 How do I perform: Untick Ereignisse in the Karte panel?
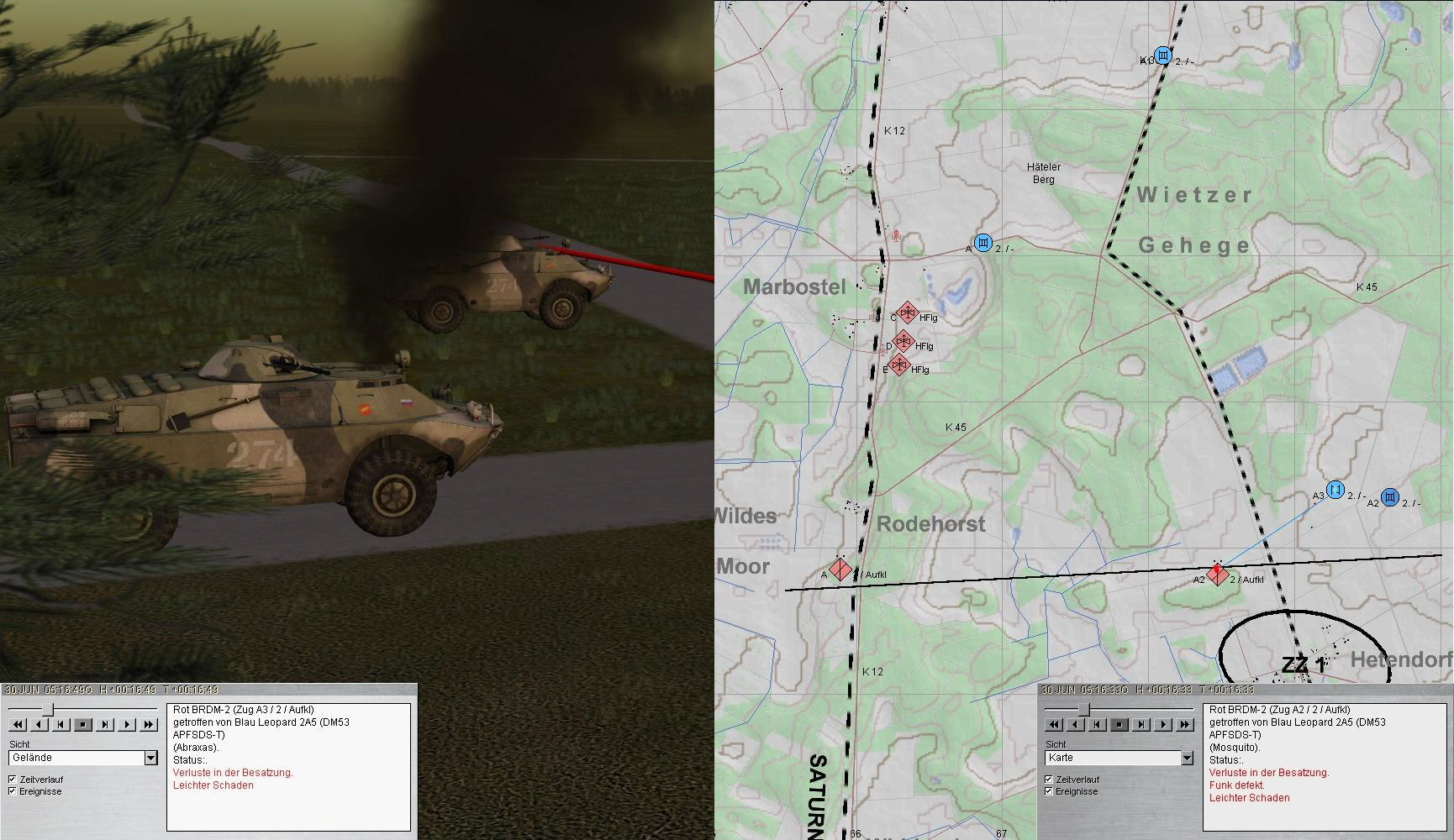click(x=1049, y=791)
